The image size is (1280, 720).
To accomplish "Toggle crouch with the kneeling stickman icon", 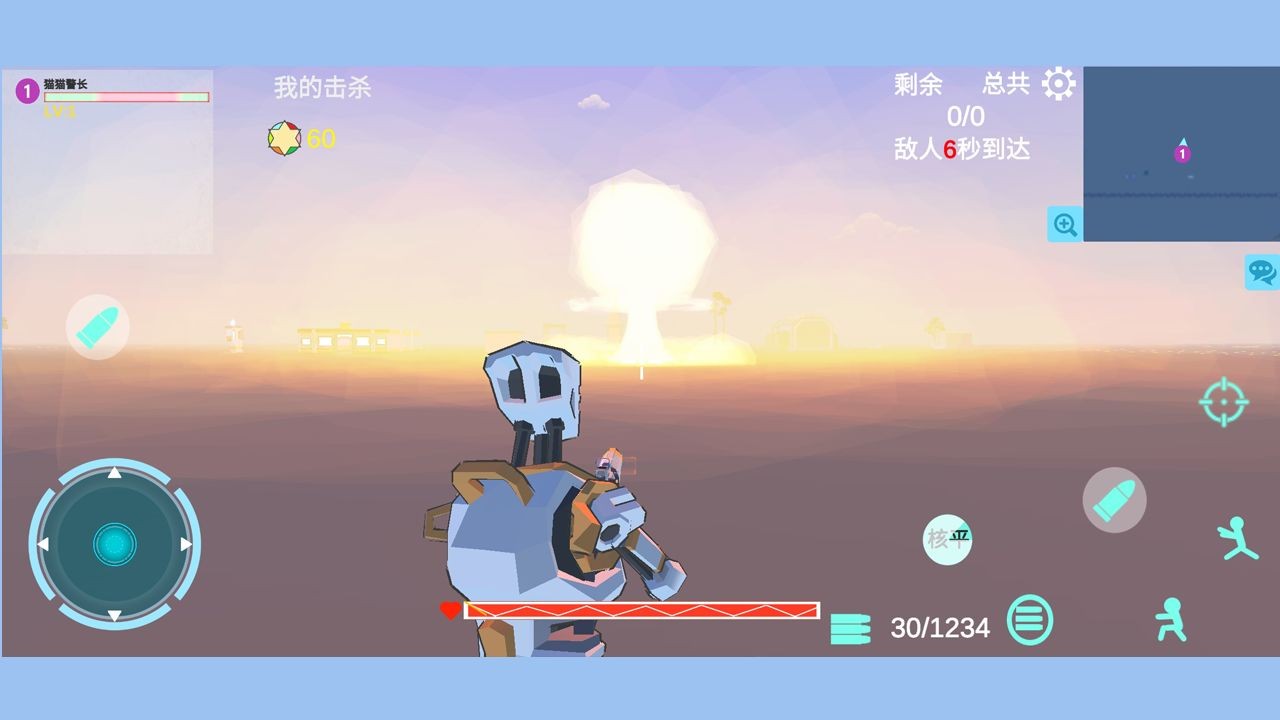I will 1169,622.
